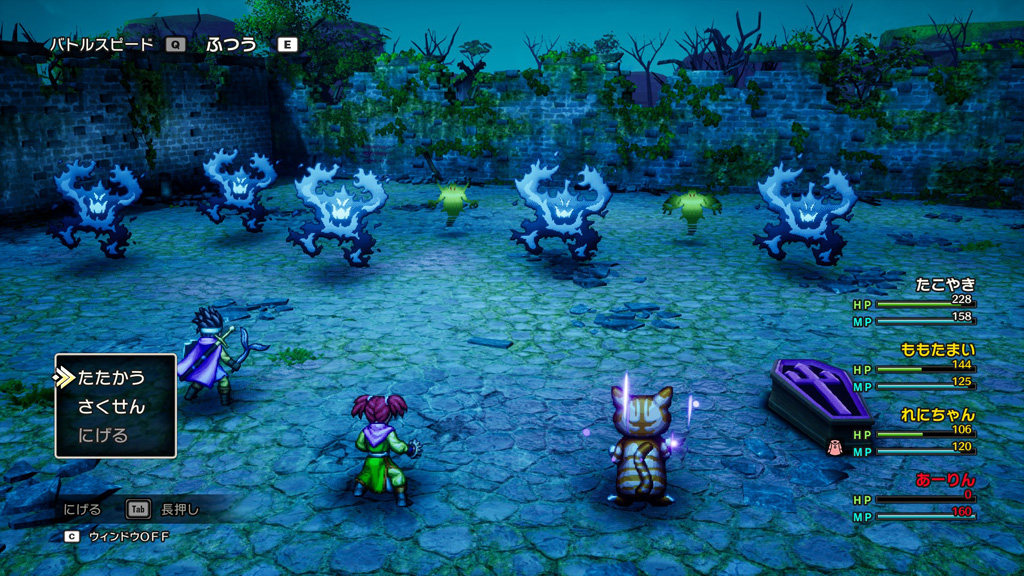Choose さくせん from the command menu
The image size is (1024, 576).
coord(111,407)
